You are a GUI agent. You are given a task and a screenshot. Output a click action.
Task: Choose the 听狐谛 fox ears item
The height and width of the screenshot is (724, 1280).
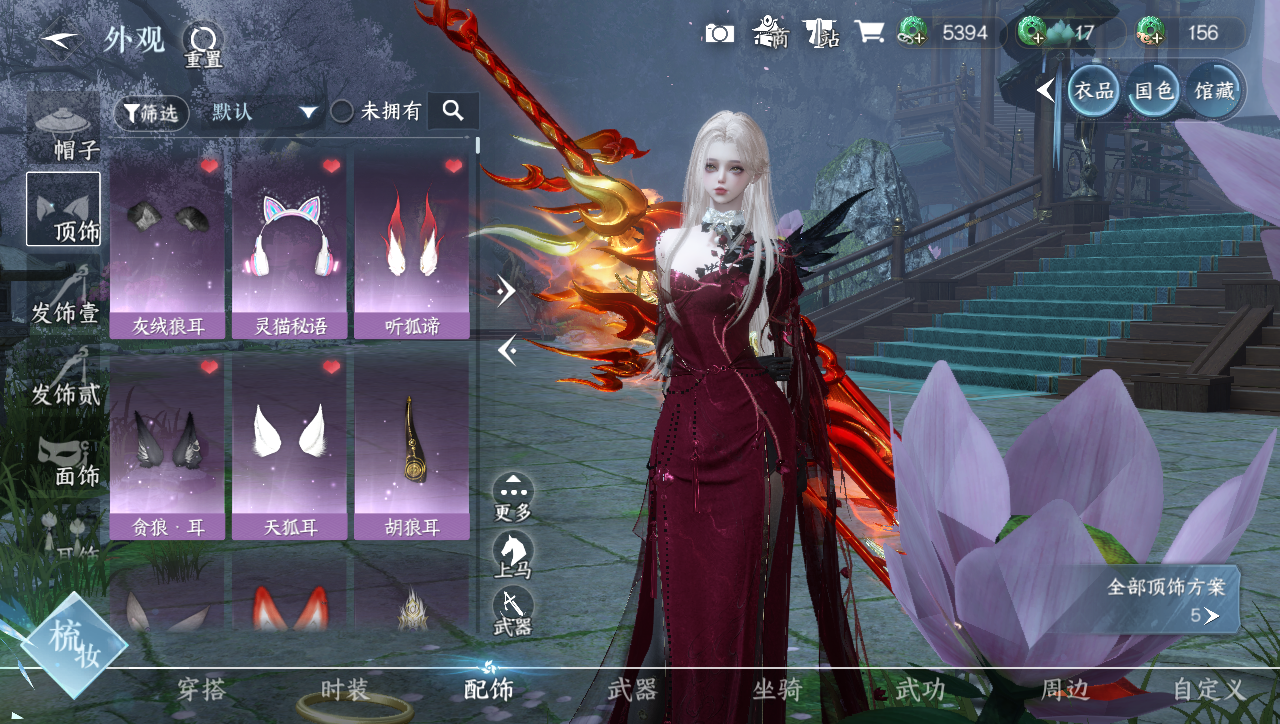pos(411,246)
